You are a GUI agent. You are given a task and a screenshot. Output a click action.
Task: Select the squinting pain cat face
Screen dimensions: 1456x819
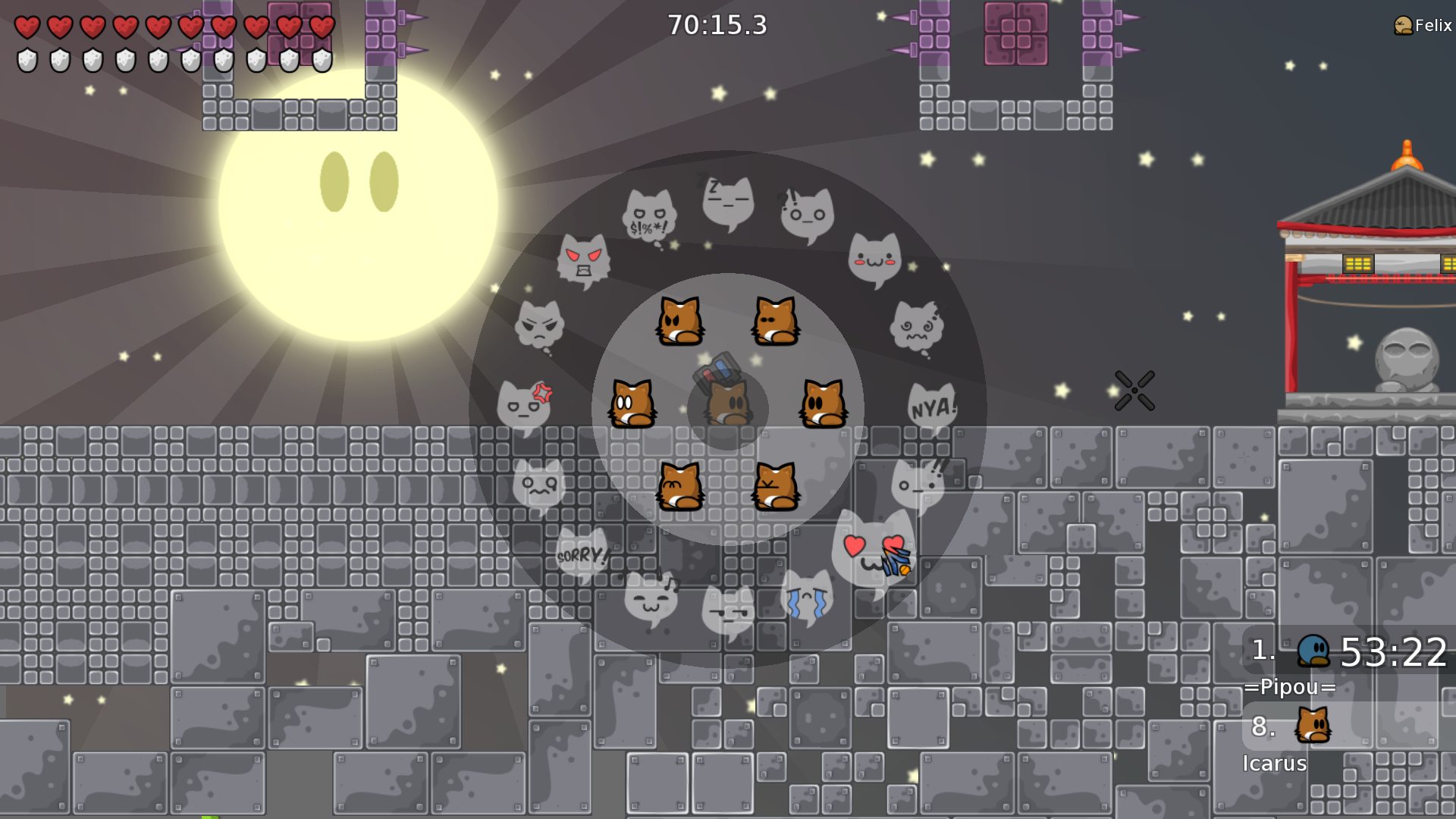point(775,486)
